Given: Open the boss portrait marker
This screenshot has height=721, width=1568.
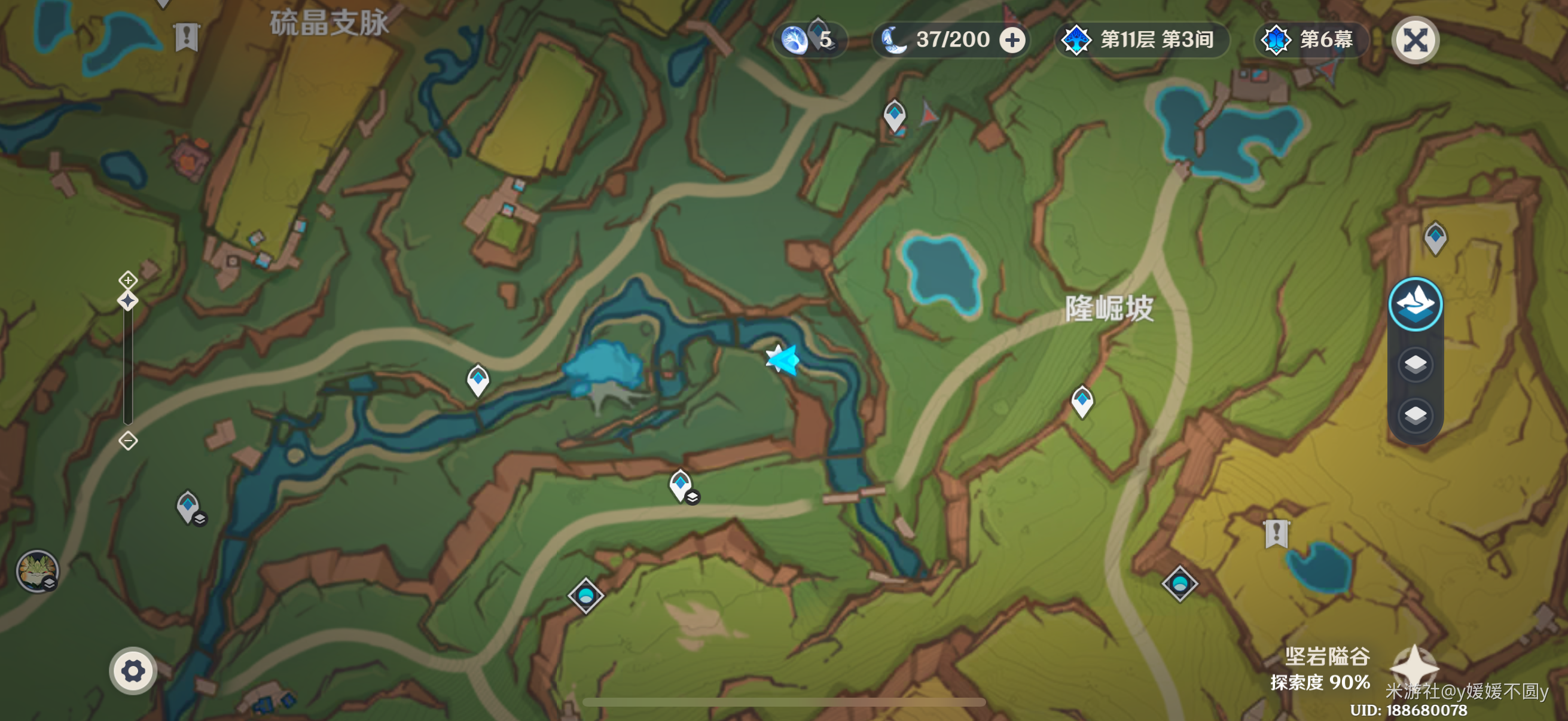Looking at the screenshot, I should tap(37, 571).
